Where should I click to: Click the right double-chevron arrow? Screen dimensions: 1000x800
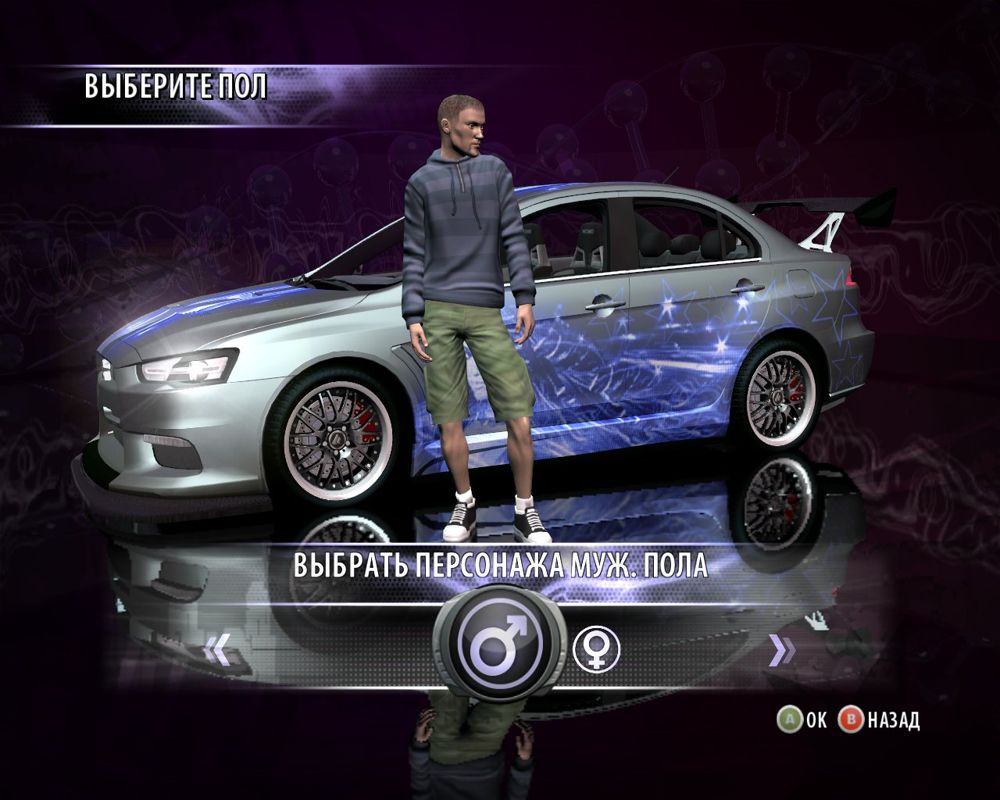(781, 650)
